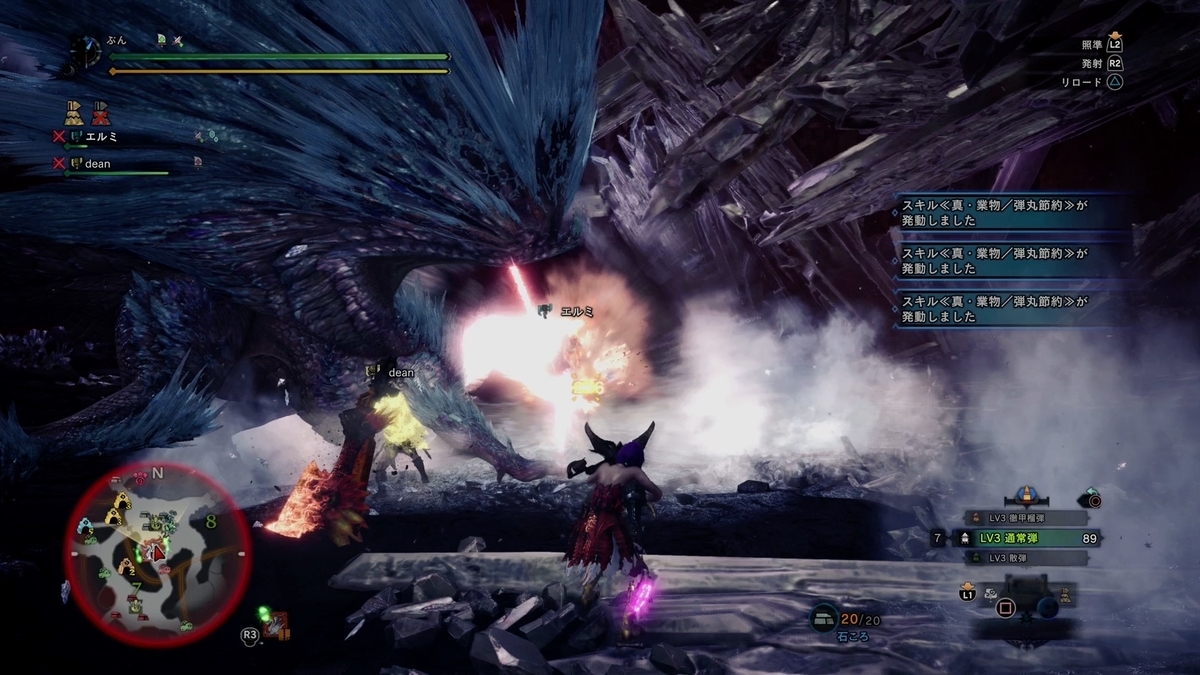Image resolution: width=1200 pixels, height=675 pixels.
Task: Click the crossed-out faint cart icon
Action: (x=100, y=110)
